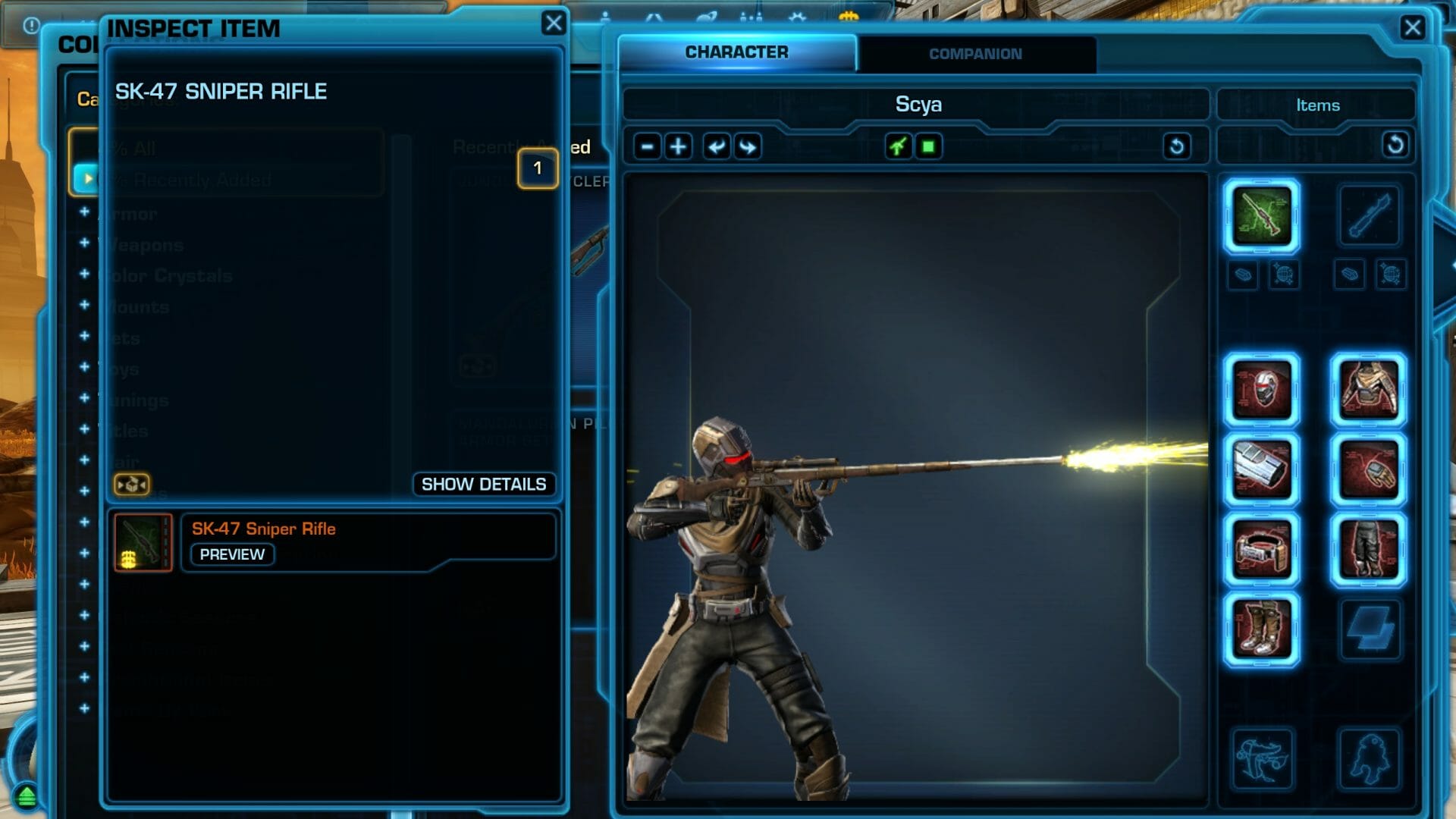This screenshot has width=1456, height=819.
Task: Preview the SK-47 Sniper Rifle
Action: pos(232,554)
